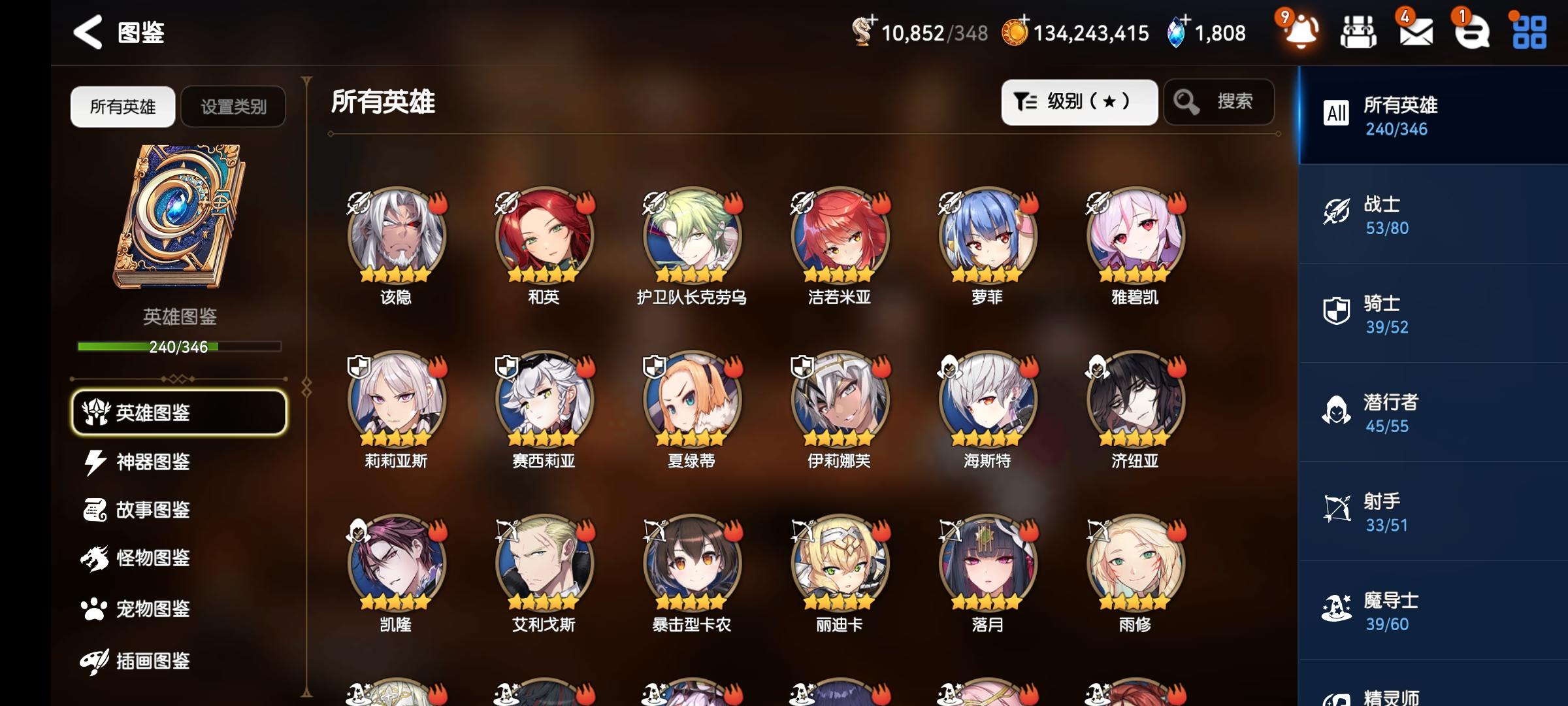The image size is (1568, 706).
Task: Switch to the 设置类别 tab
Action: [x=233, y=106]
